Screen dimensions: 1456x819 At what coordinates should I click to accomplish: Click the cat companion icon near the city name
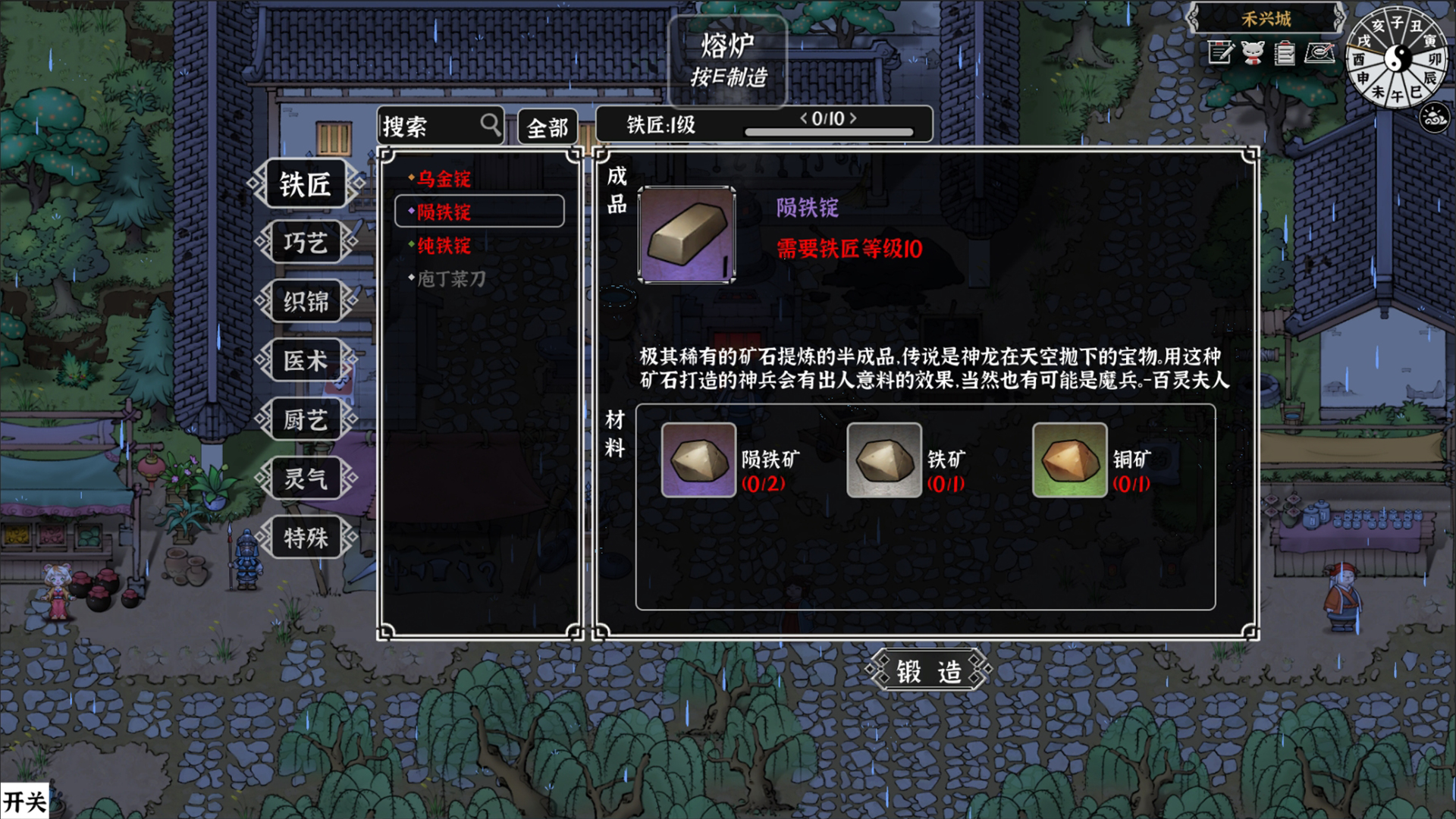click(x=1253, y=53)
